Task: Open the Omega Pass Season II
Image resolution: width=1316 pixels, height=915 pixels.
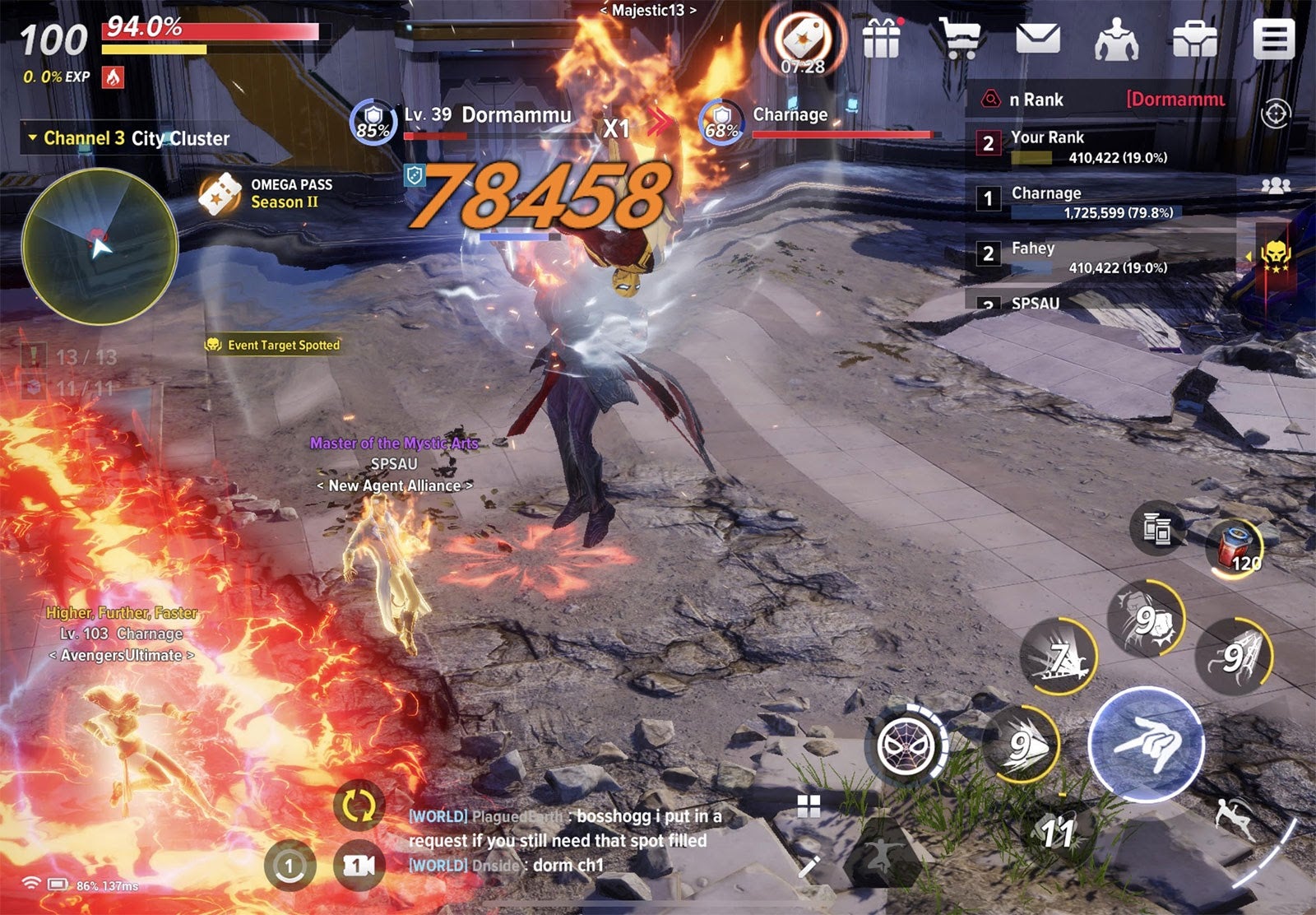Action: click(263, 194)
